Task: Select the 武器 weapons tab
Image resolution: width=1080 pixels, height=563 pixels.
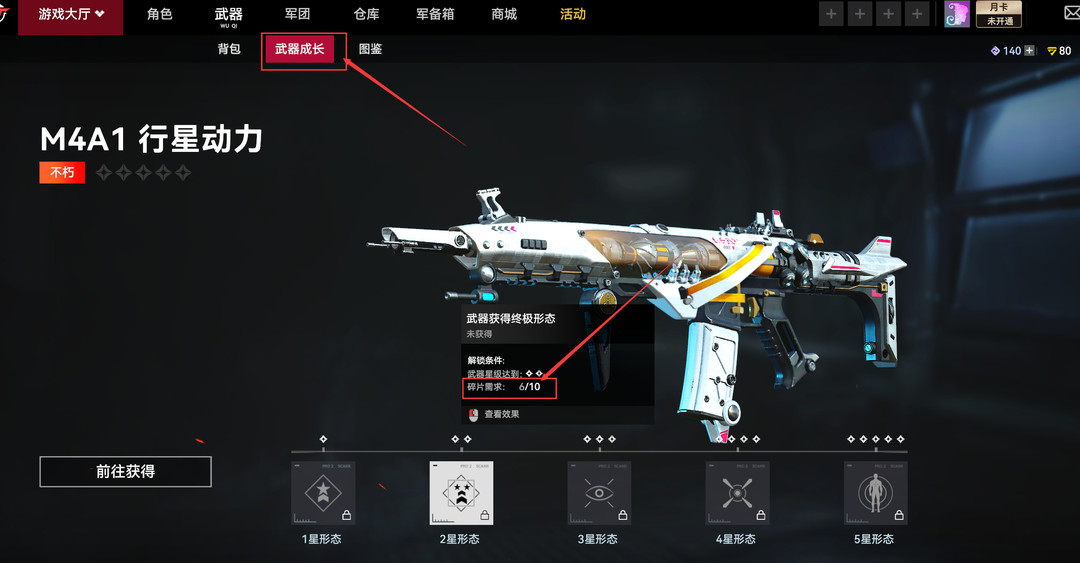Action: pos(228,15)
